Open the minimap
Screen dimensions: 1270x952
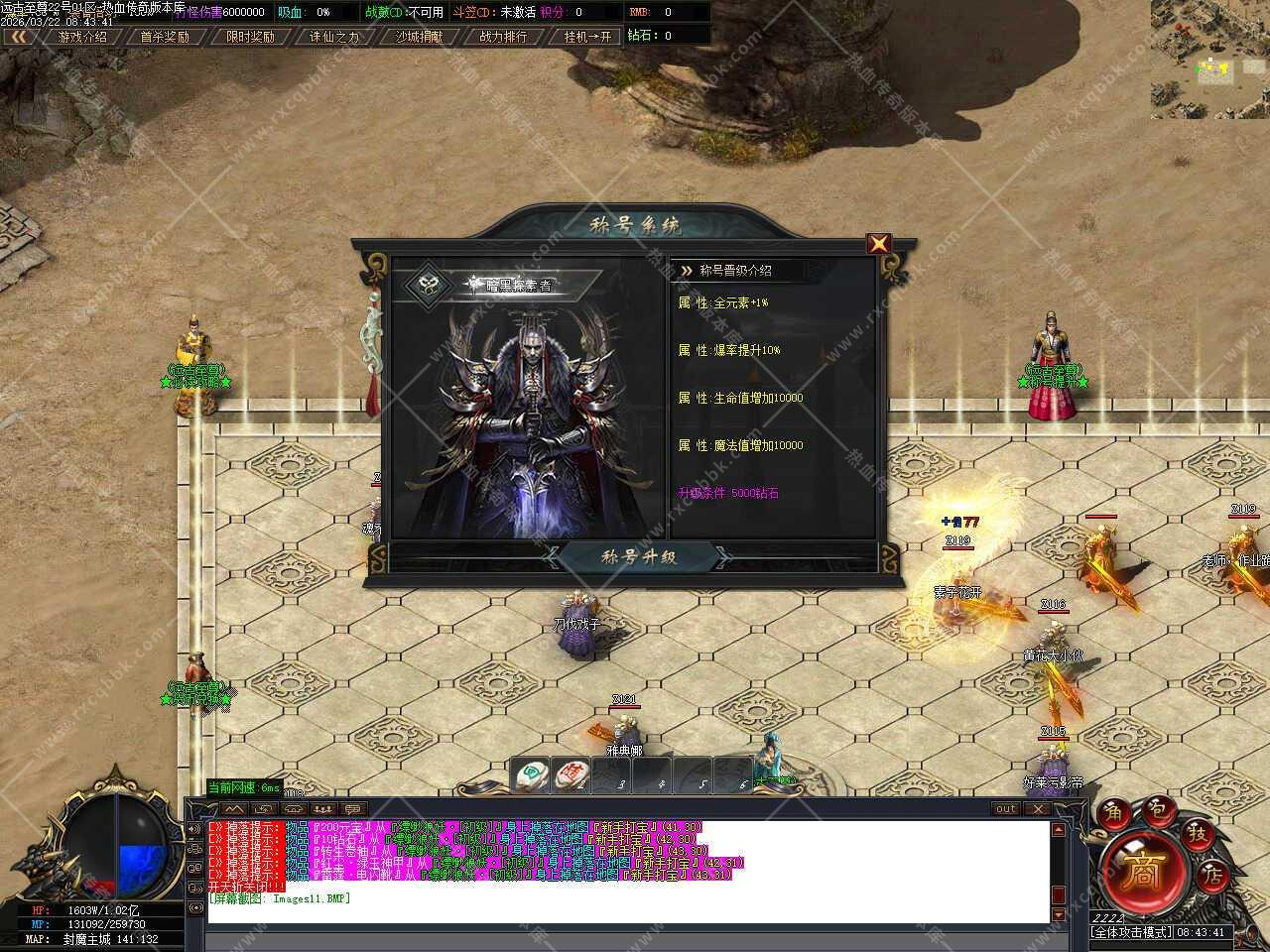pyautogui.click(x=1209, y=59)
